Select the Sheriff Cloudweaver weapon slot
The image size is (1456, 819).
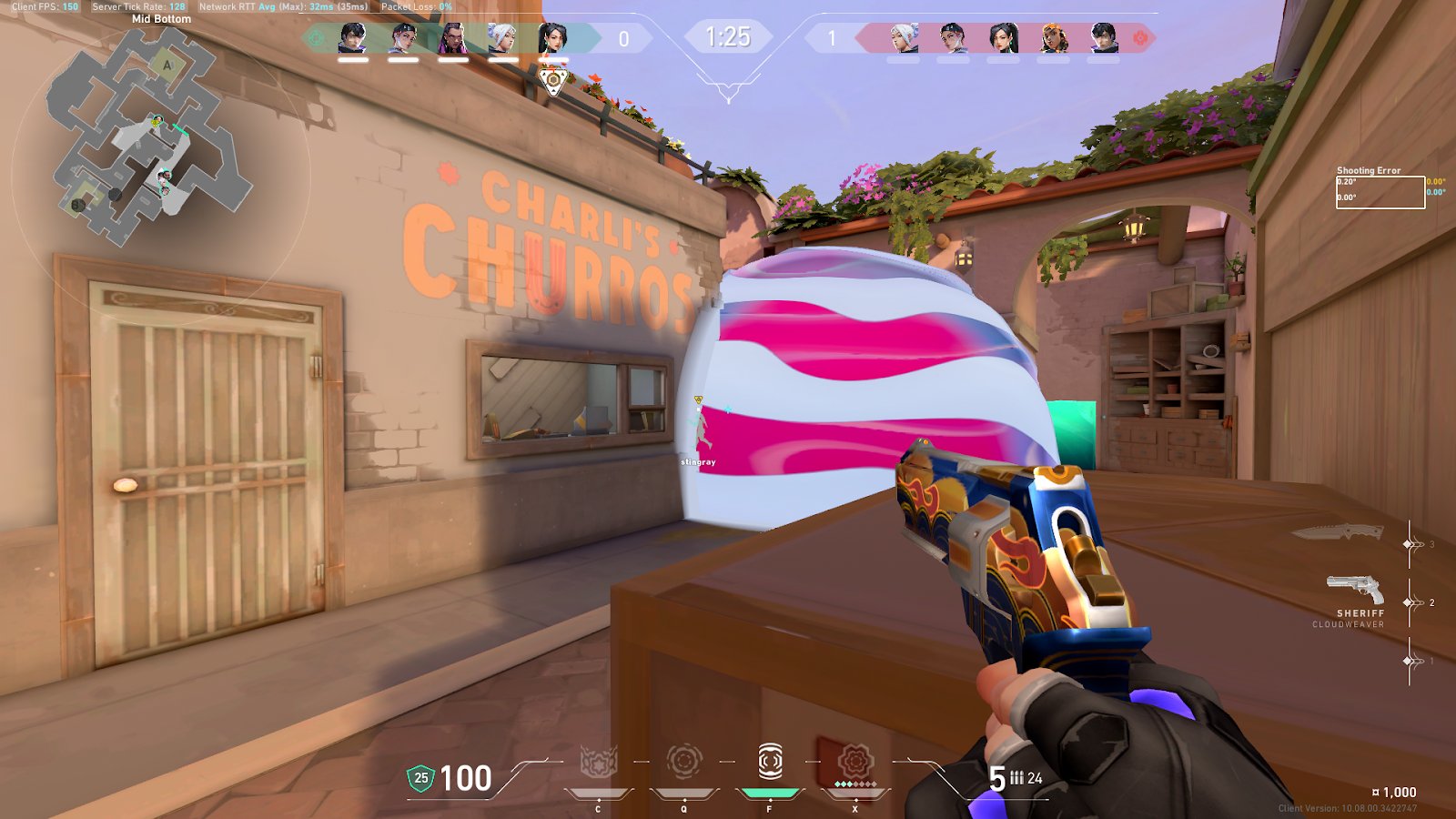(x=1355, y=591)
